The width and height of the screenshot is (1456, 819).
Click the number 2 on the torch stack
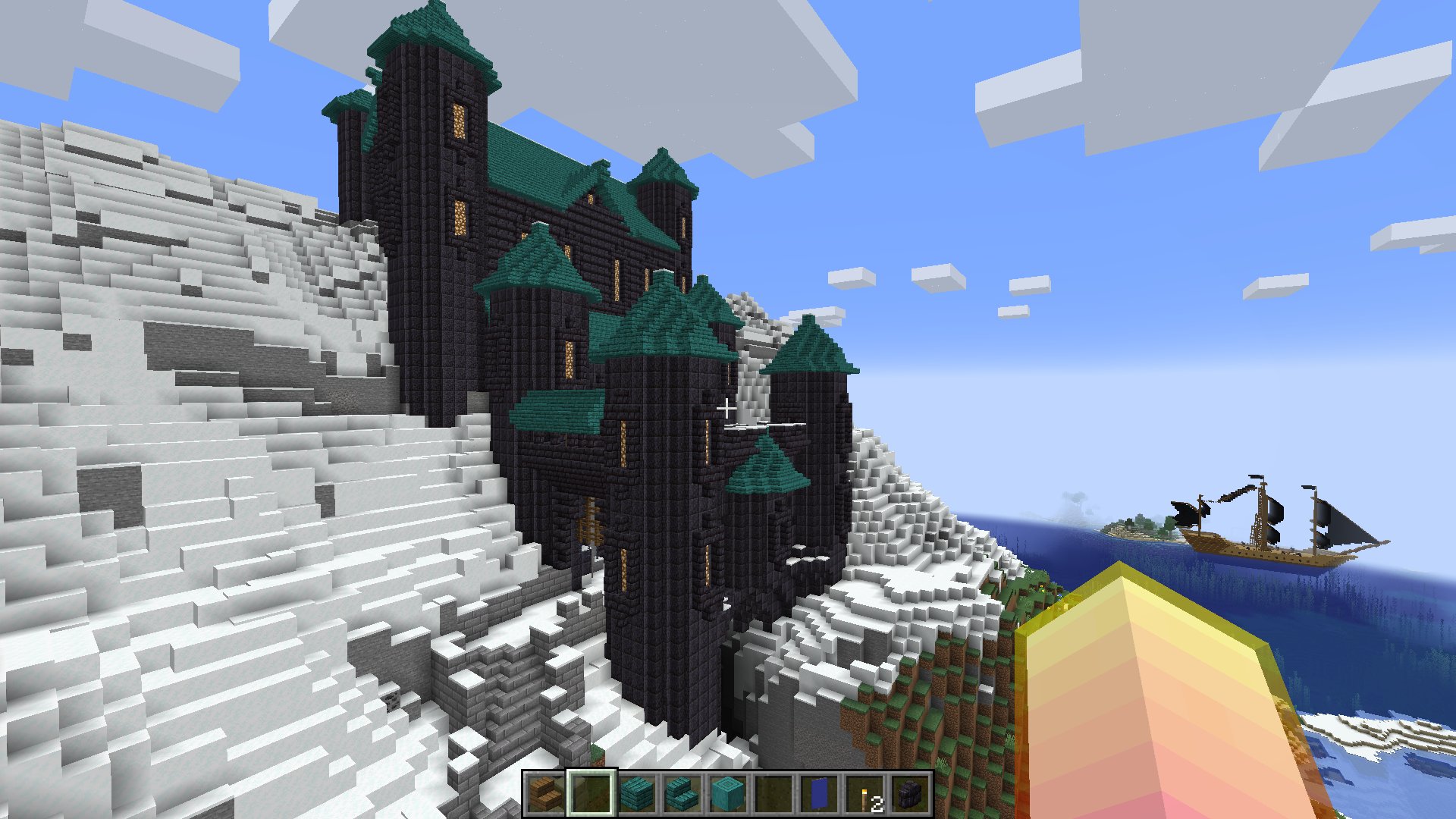click(x=876, y=804)
